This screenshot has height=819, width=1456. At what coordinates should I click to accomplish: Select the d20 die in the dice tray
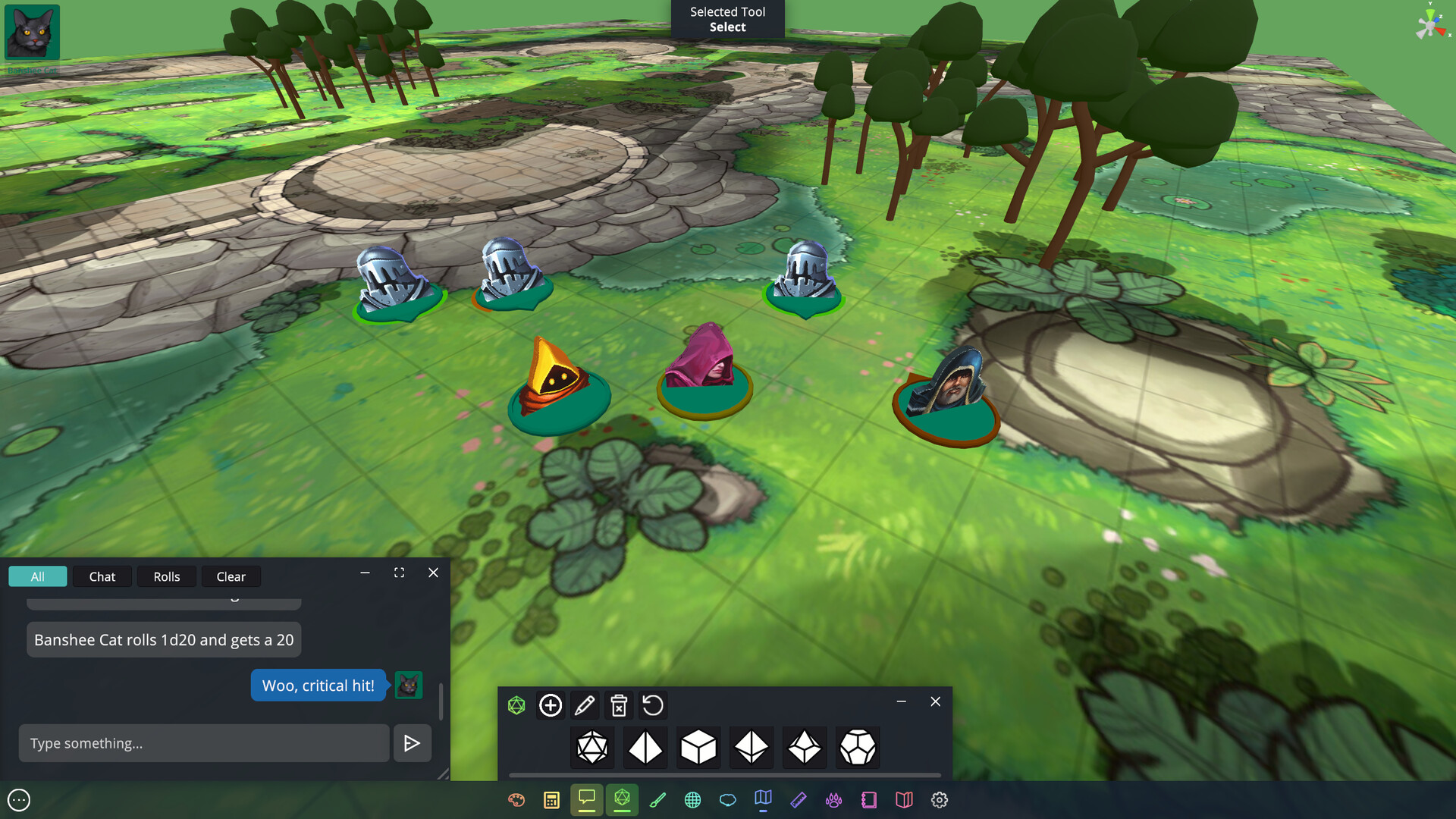pos(592,747)
